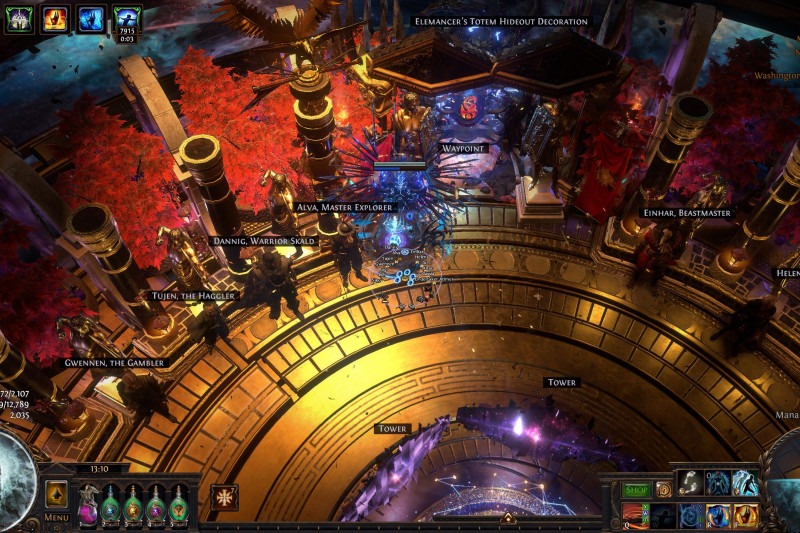
Task: Activate the dark figure W skill slot
Action: pyautogui.click(x=663, y=516)
